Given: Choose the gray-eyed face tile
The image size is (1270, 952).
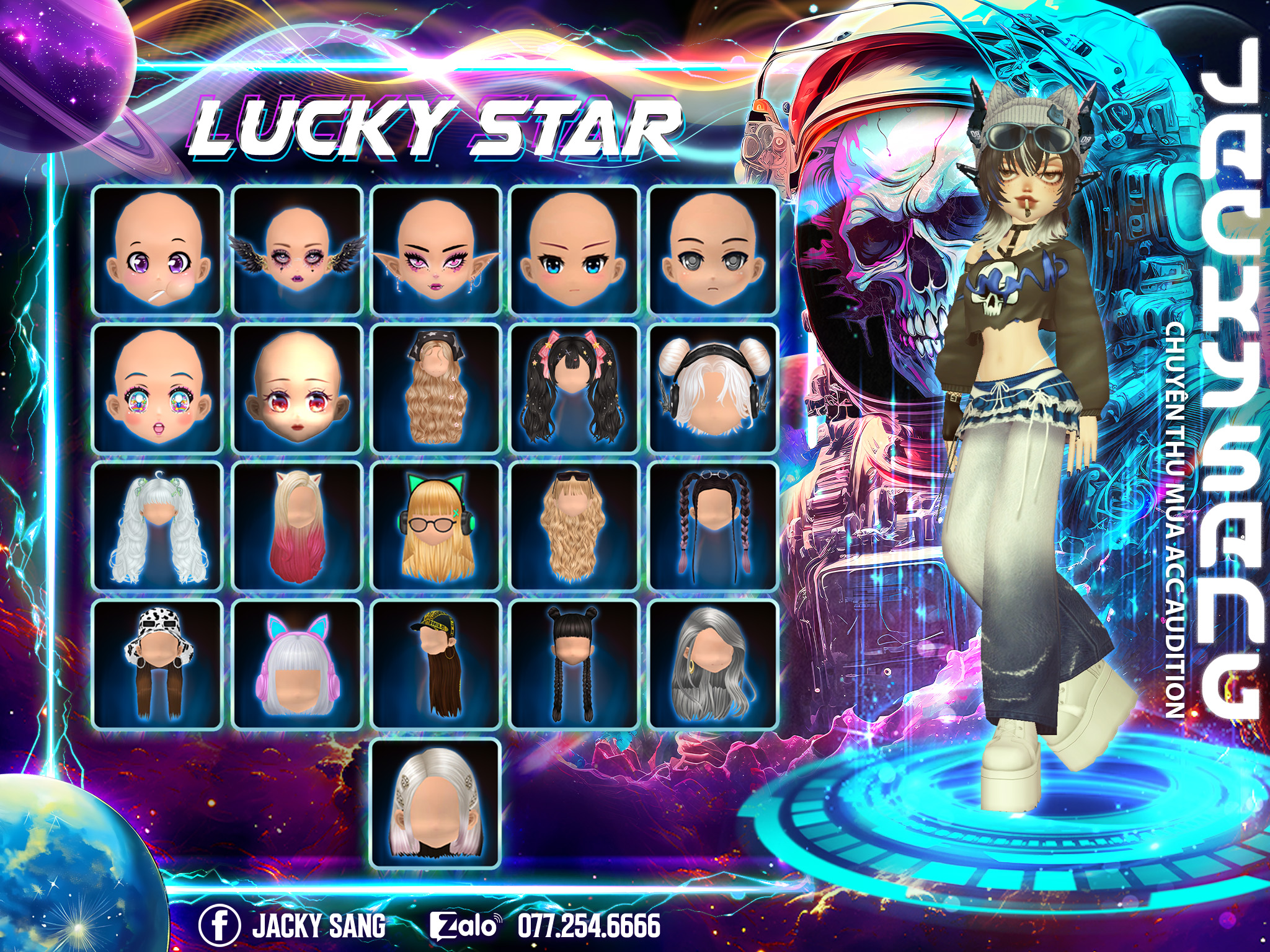Looking at the screenshot, I should point(713,250).
